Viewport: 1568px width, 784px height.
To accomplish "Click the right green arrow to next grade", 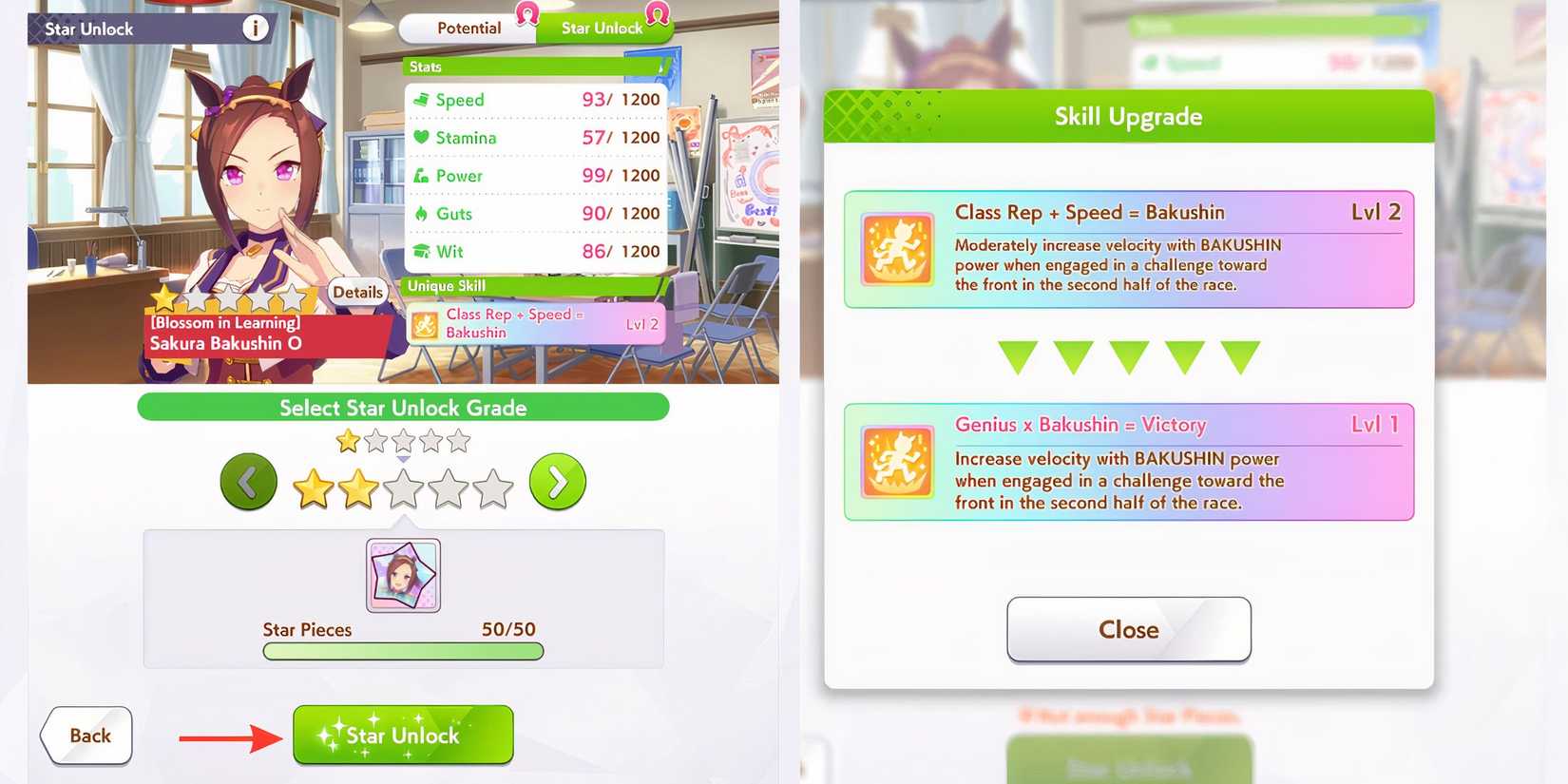I will tap(558, 482).
